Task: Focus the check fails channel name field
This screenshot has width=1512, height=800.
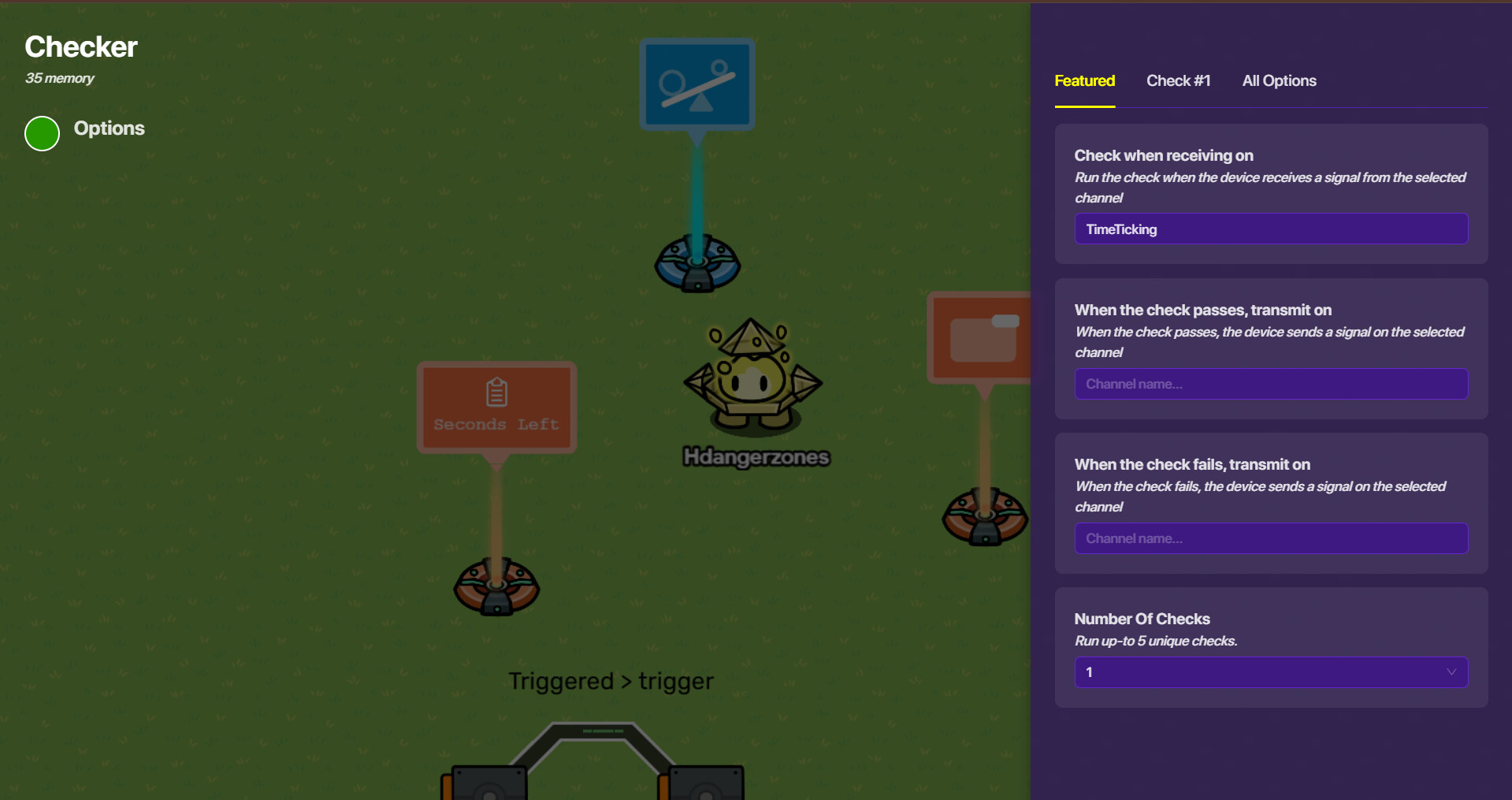Action: point(1270,538)
